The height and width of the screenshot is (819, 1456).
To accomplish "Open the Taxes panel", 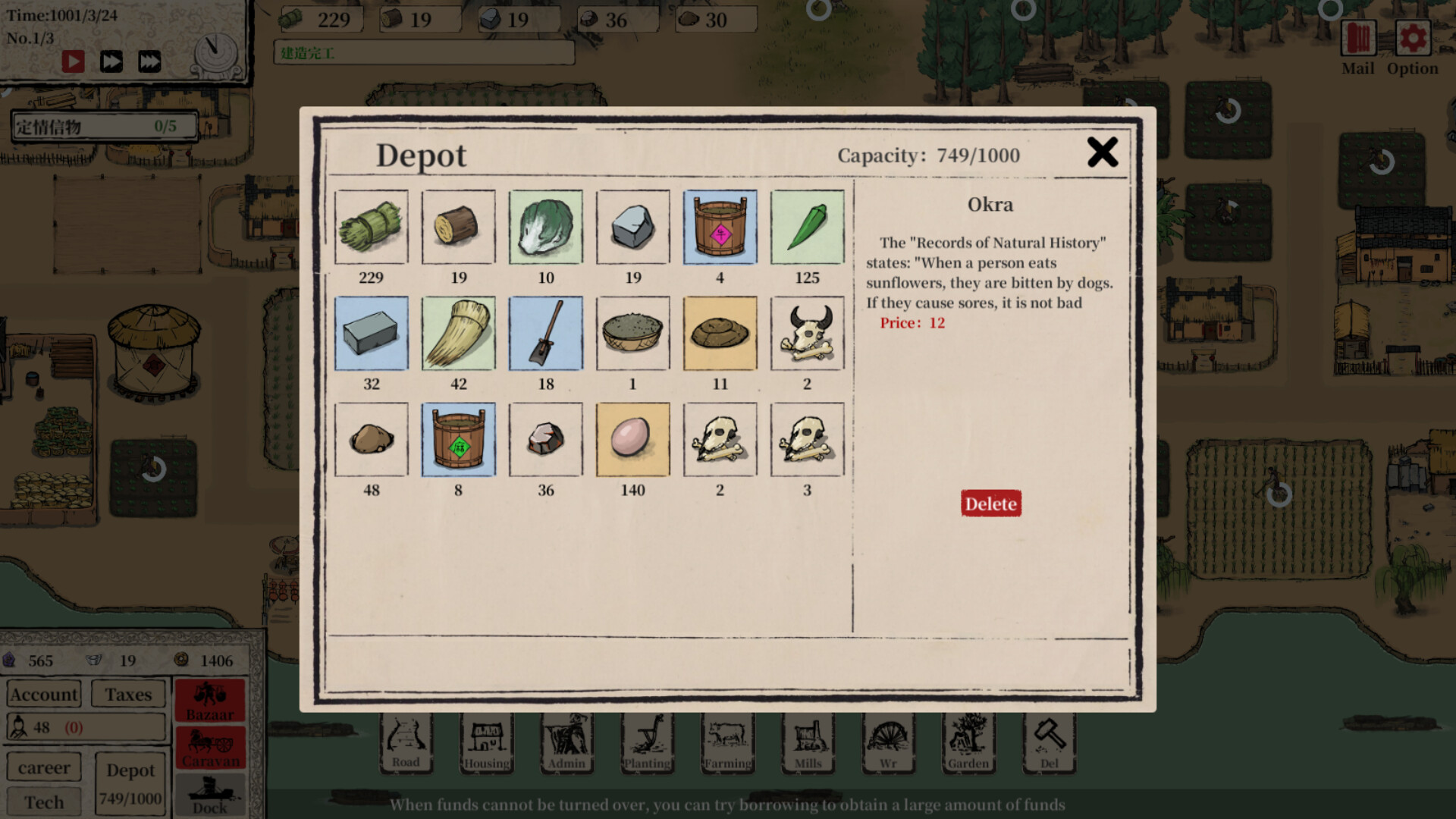I will click(127, 693).
